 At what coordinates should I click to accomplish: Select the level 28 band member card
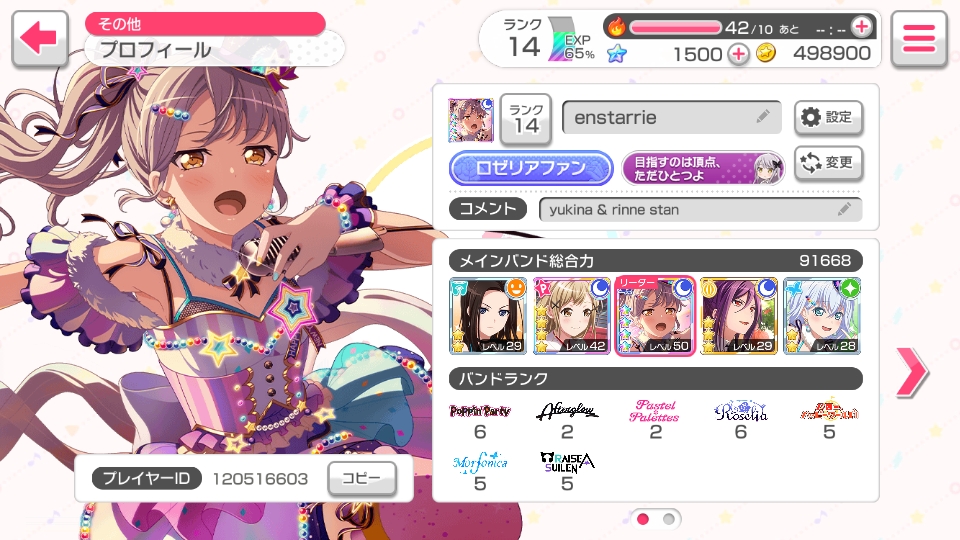(823, 316)
